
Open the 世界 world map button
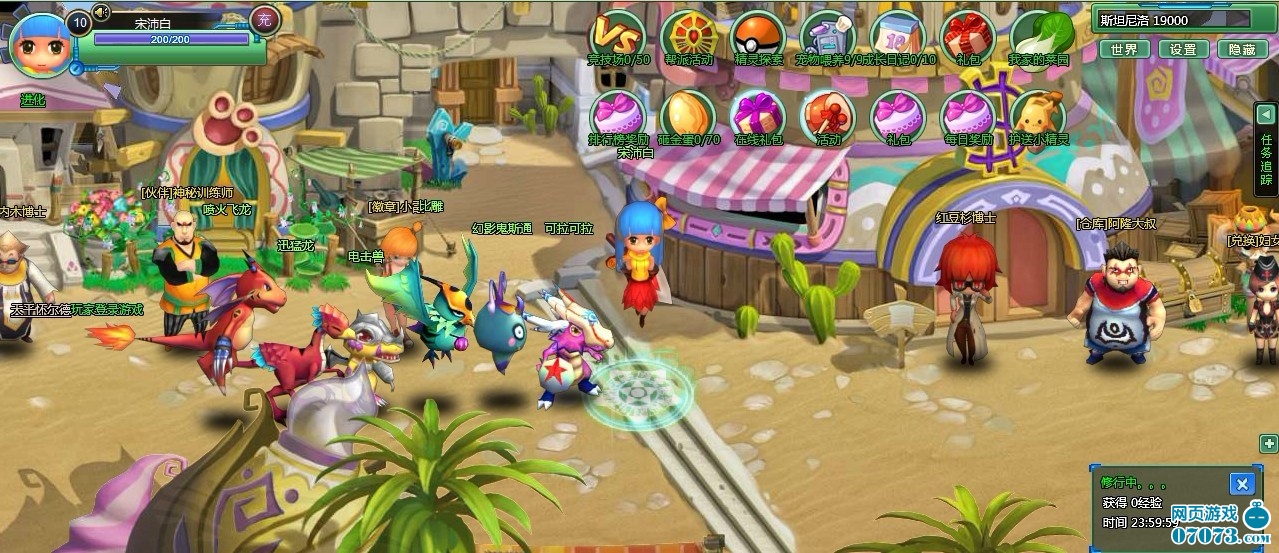(x=1124, y=49)
